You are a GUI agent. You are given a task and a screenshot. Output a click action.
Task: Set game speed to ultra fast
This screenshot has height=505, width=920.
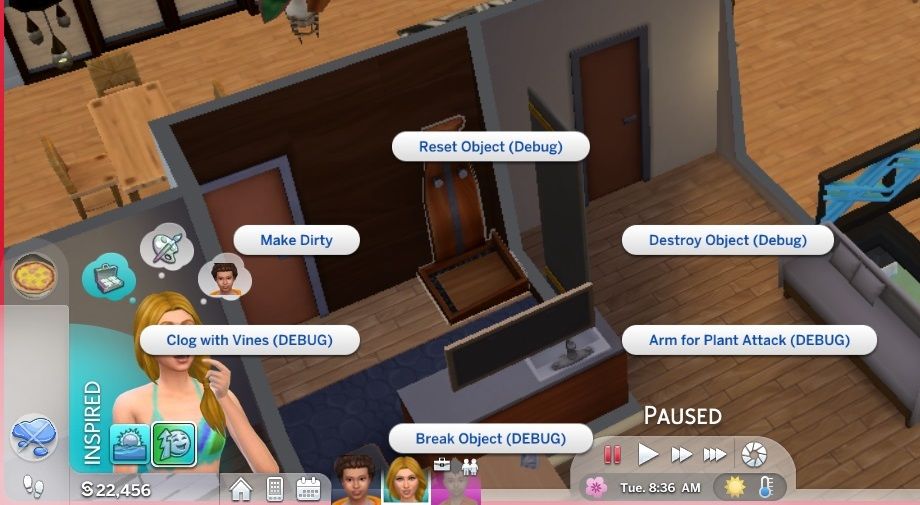(x=714, y=455)
